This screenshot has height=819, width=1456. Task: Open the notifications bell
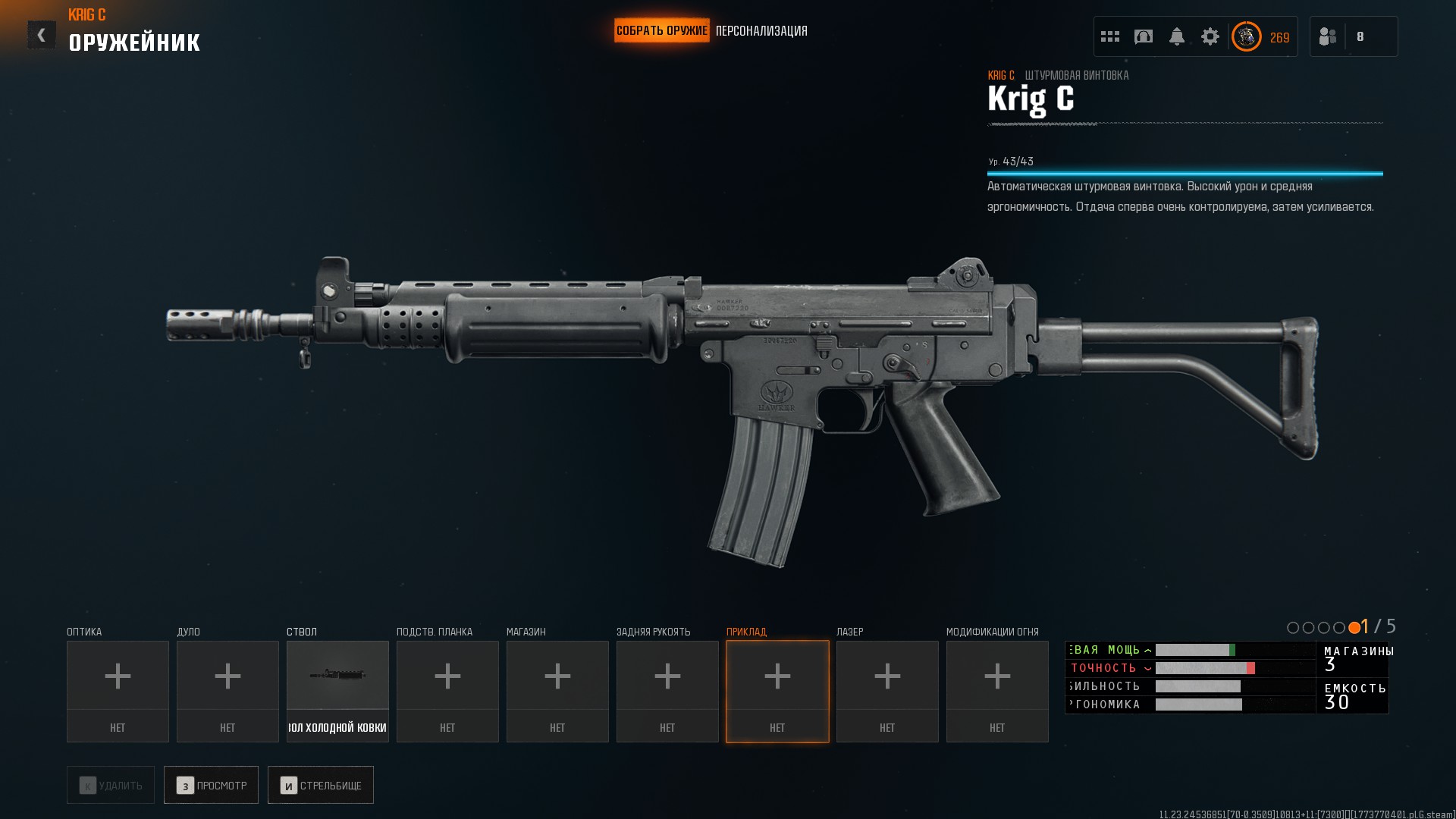point(1177,36)
